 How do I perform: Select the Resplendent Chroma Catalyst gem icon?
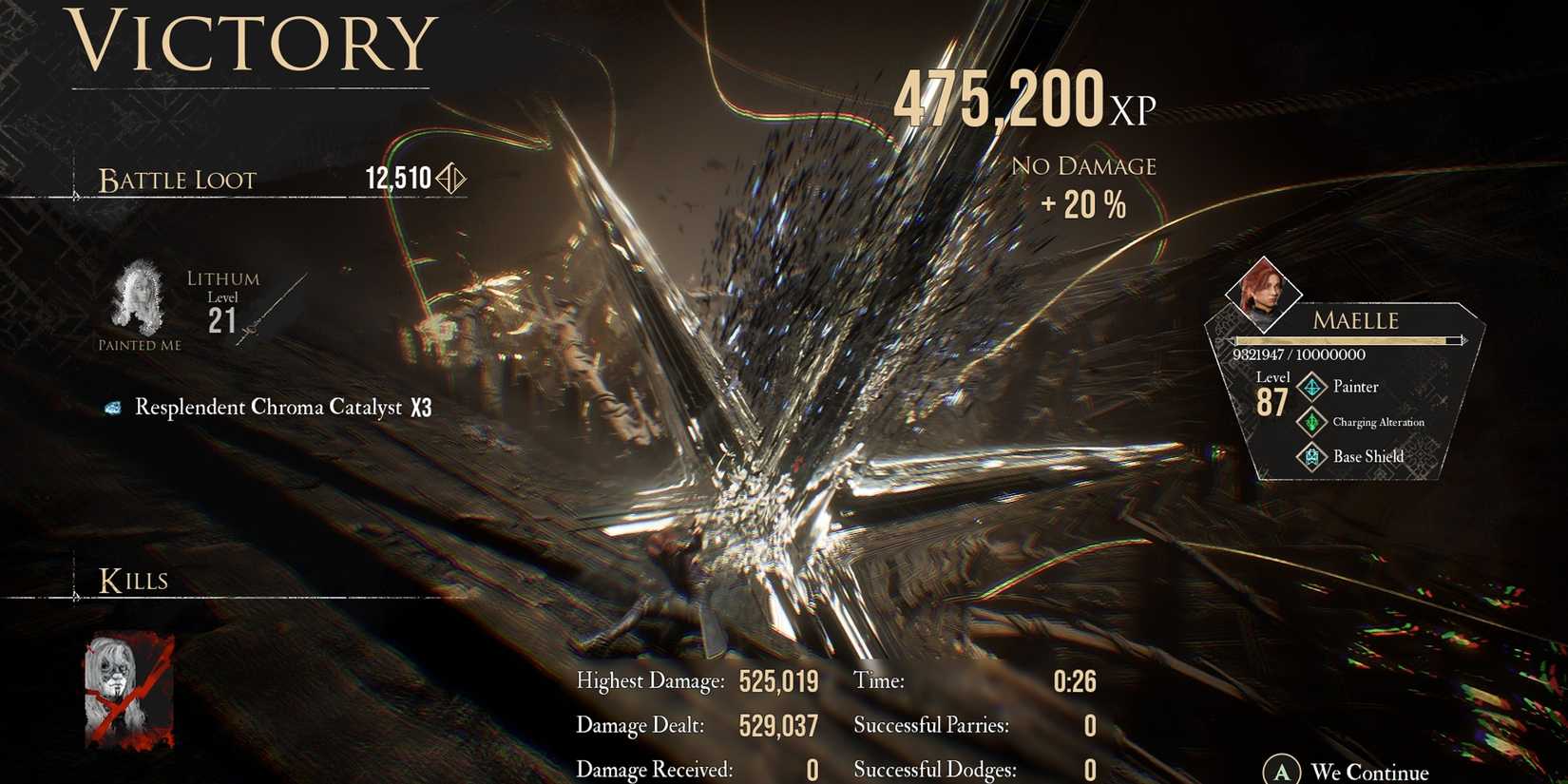tap(115, 407)
